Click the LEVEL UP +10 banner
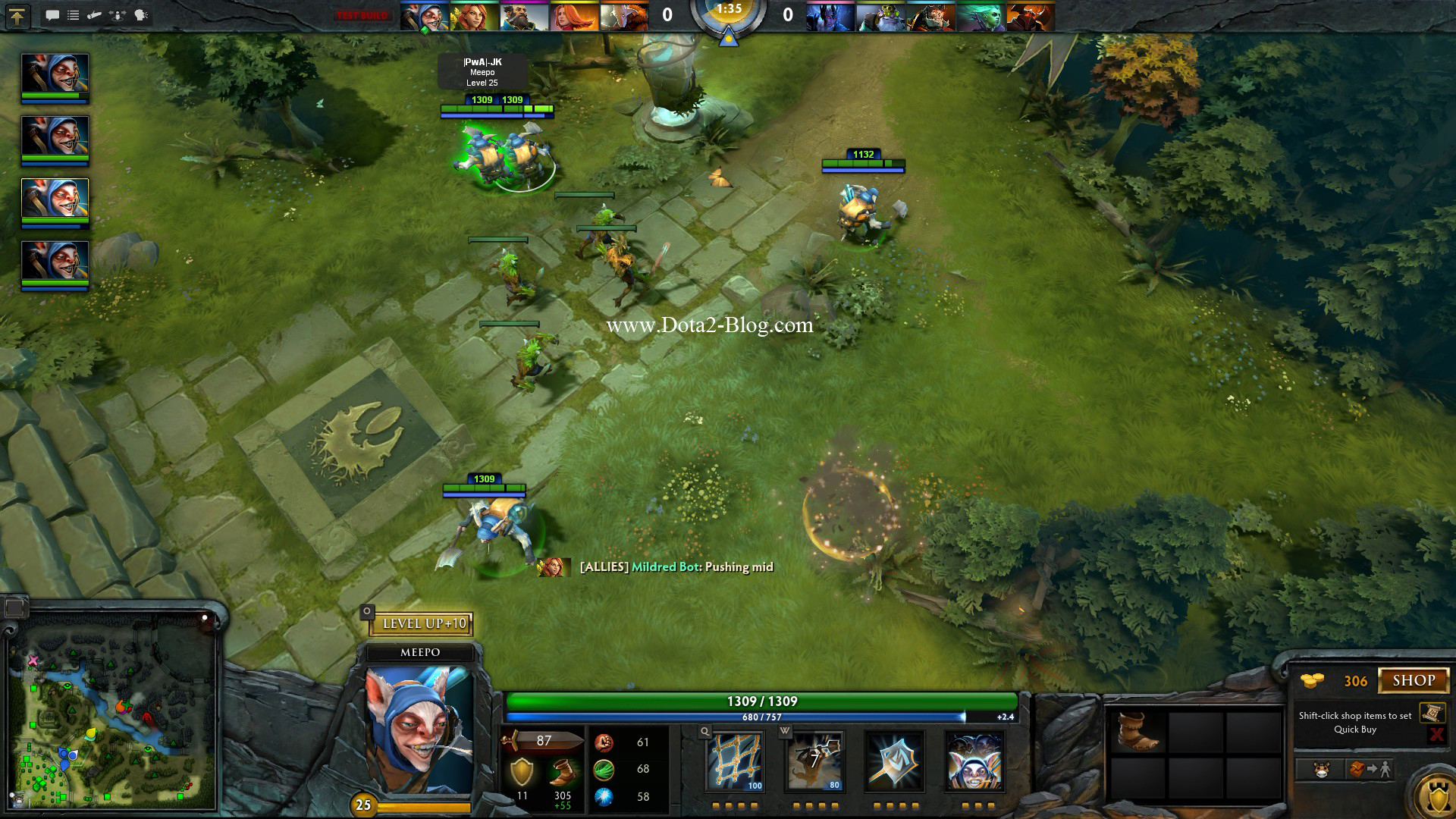 (422, 624)
